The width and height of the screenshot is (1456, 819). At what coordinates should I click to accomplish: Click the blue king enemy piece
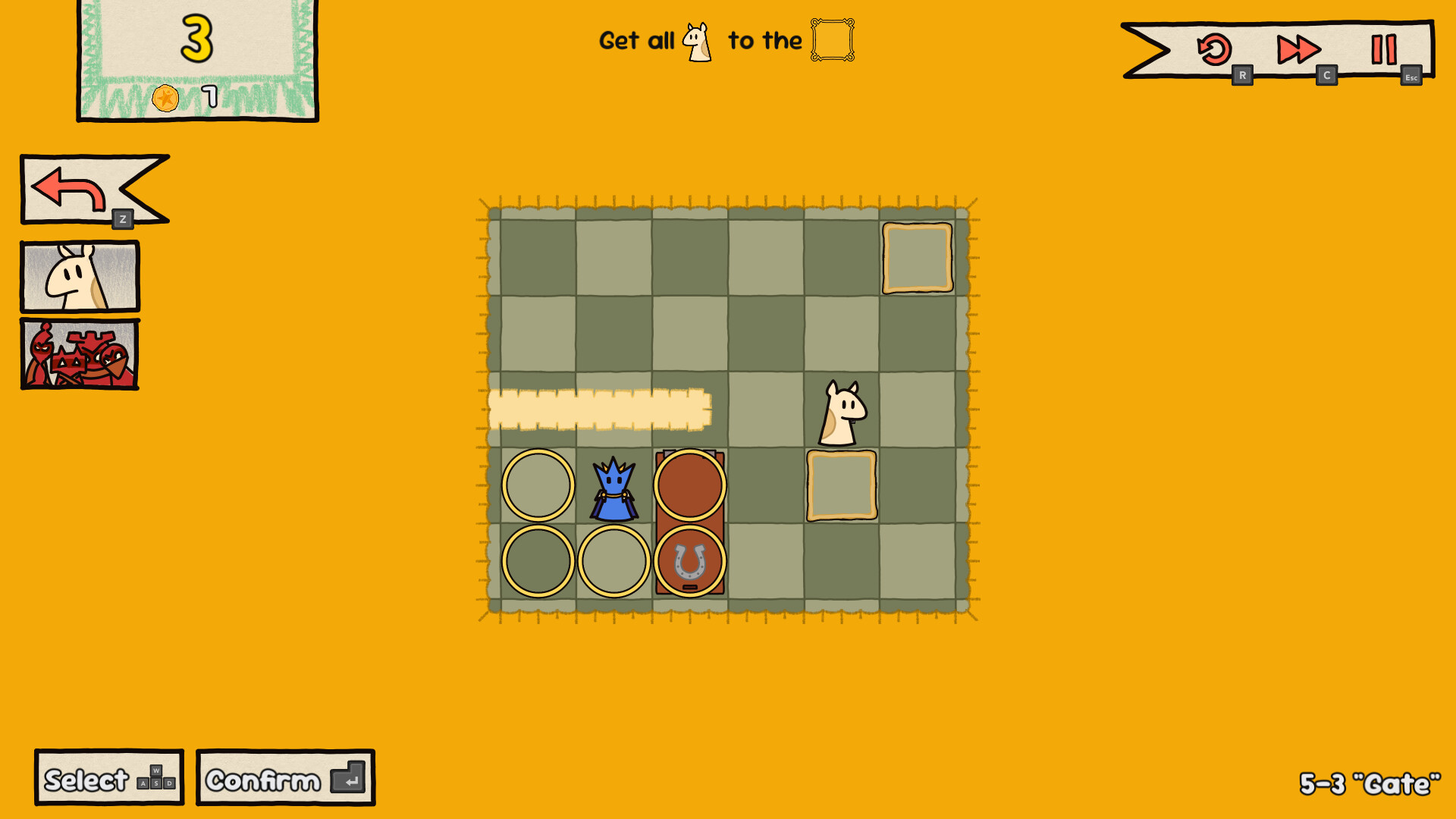pos(614,489)
